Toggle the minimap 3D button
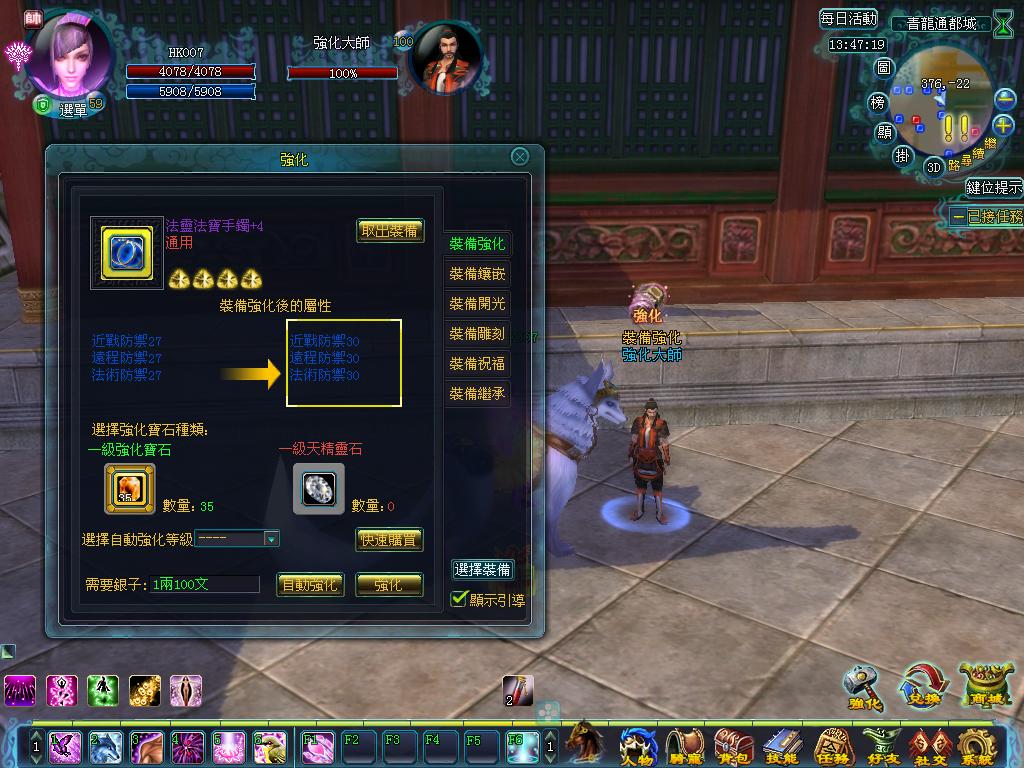The image size is (1024, 768). pos(934,166)
